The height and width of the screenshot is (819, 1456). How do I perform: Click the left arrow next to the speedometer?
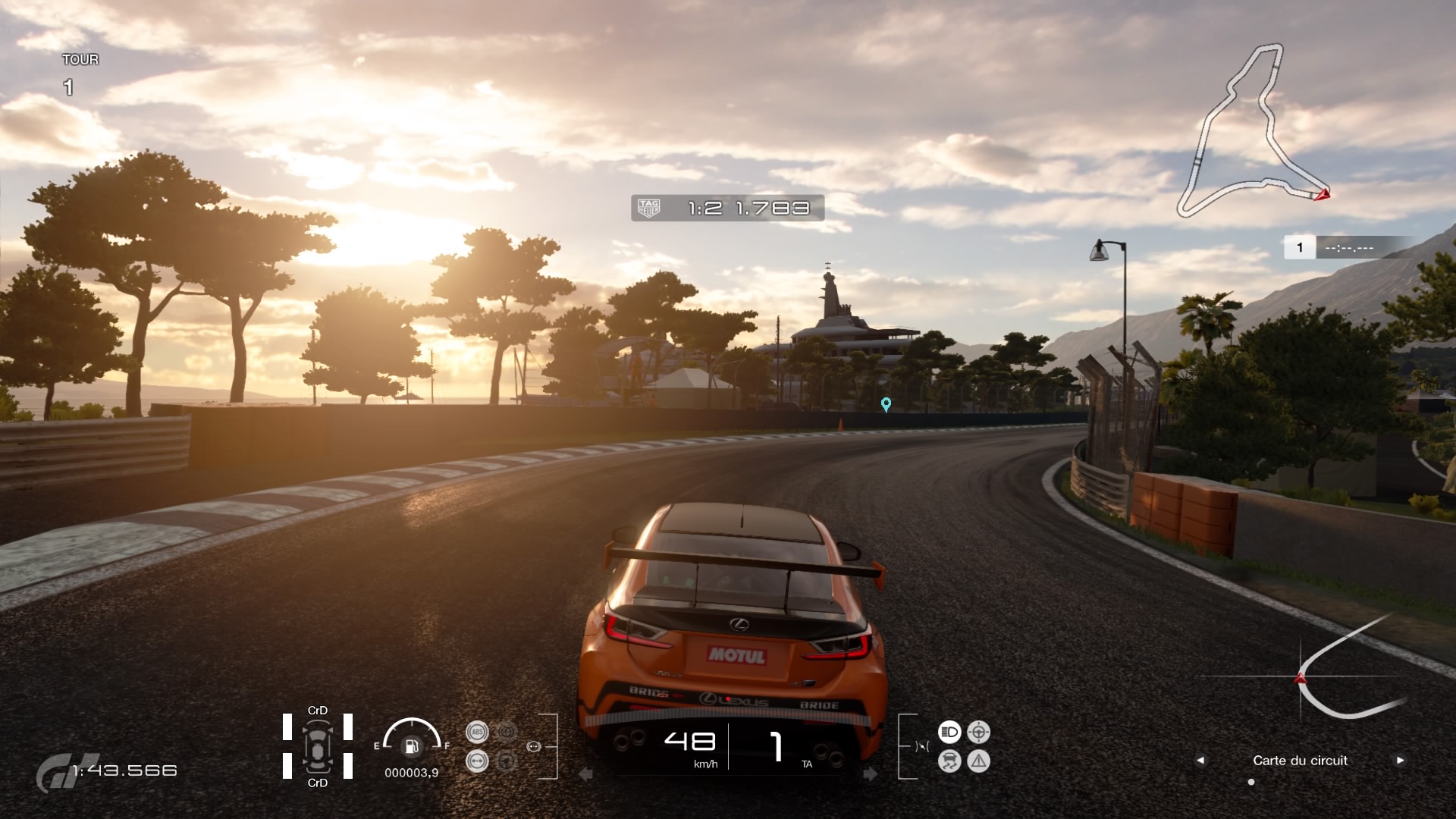[585, 774]
